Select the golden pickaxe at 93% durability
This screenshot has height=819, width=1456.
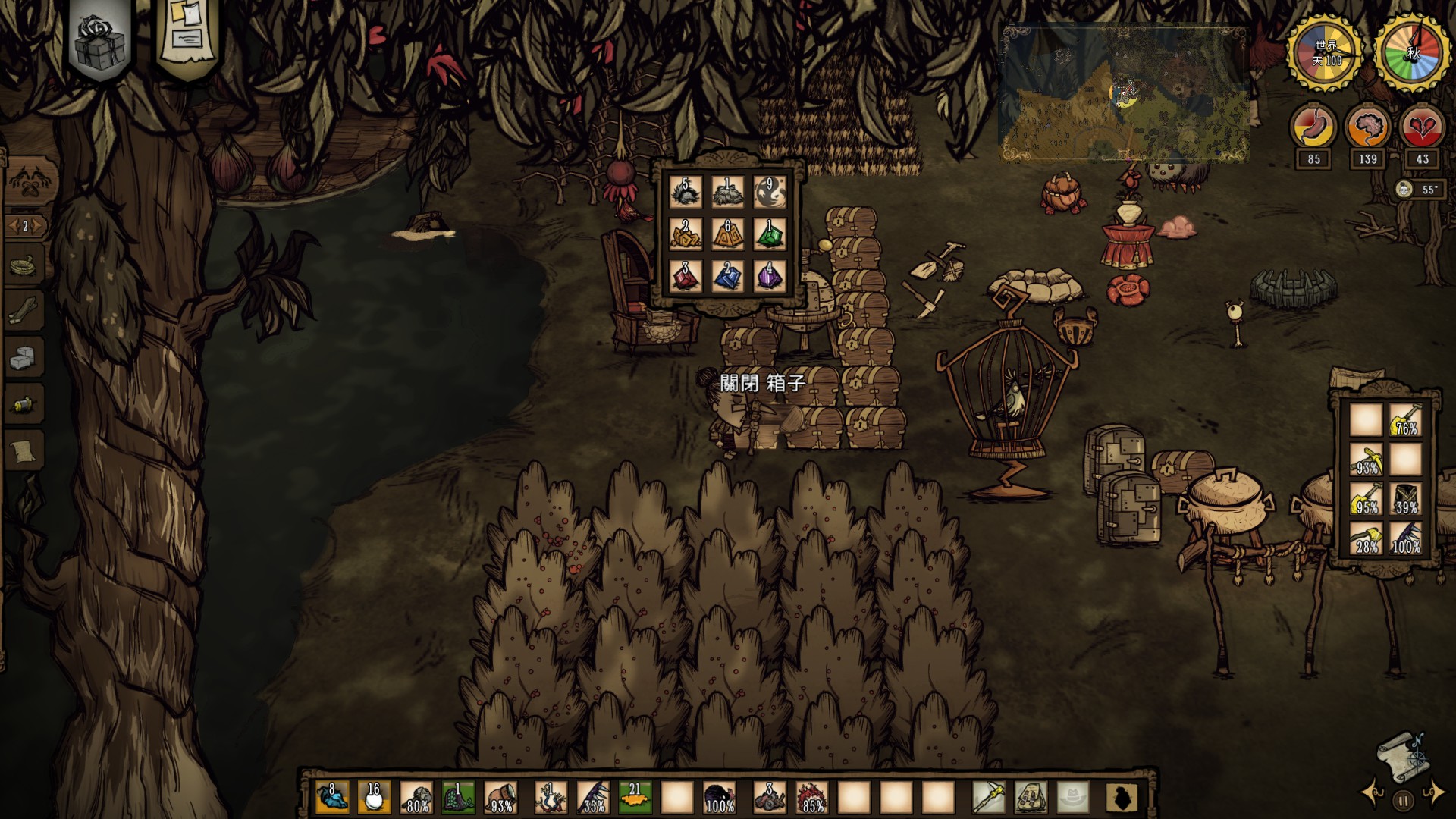click(1366, 459)
